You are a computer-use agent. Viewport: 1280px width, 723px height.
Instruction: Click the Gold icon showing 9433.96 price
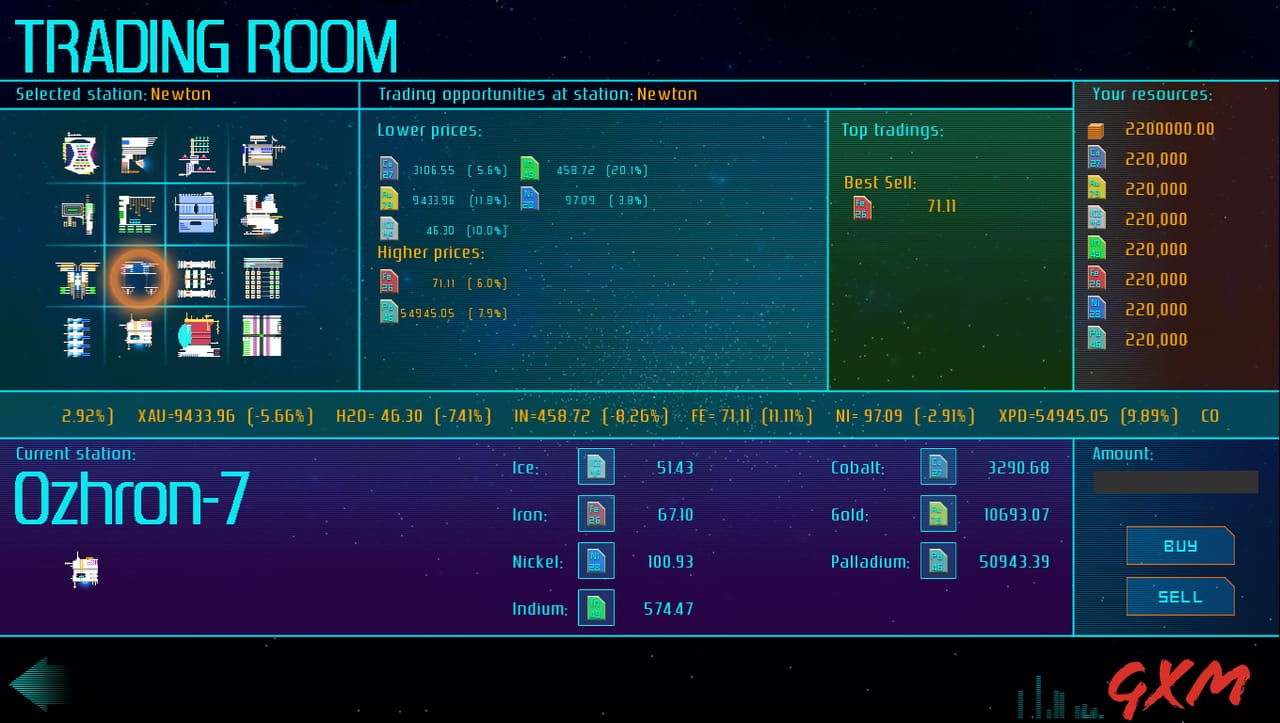(x=388, y=199)
